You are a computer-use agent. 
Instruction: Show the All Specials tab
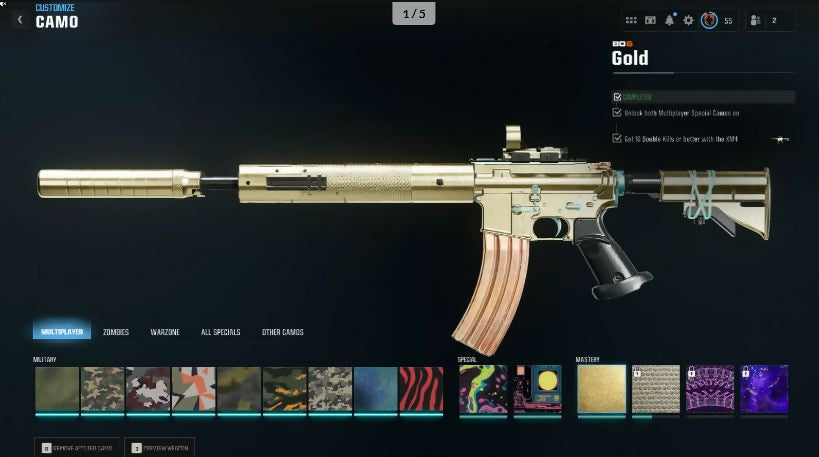(x=220, y=331)
